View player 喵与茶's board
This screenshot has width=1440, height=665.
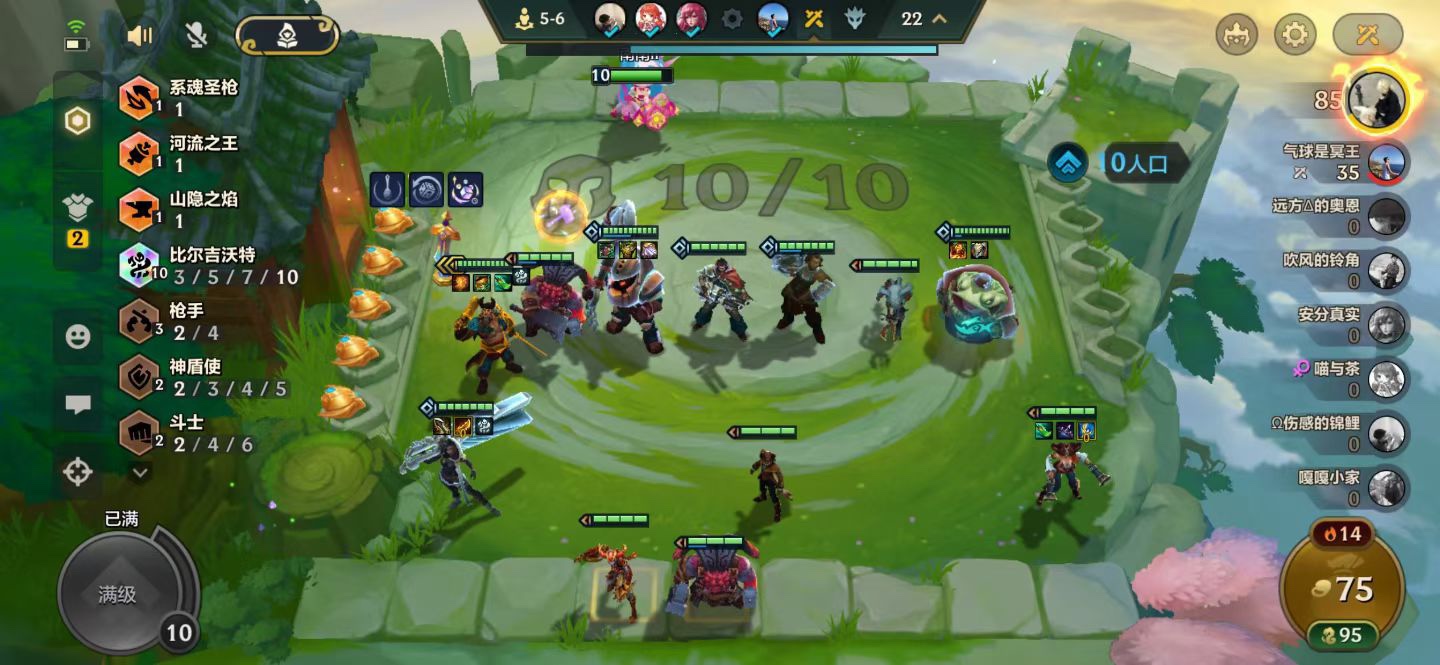1386,379
